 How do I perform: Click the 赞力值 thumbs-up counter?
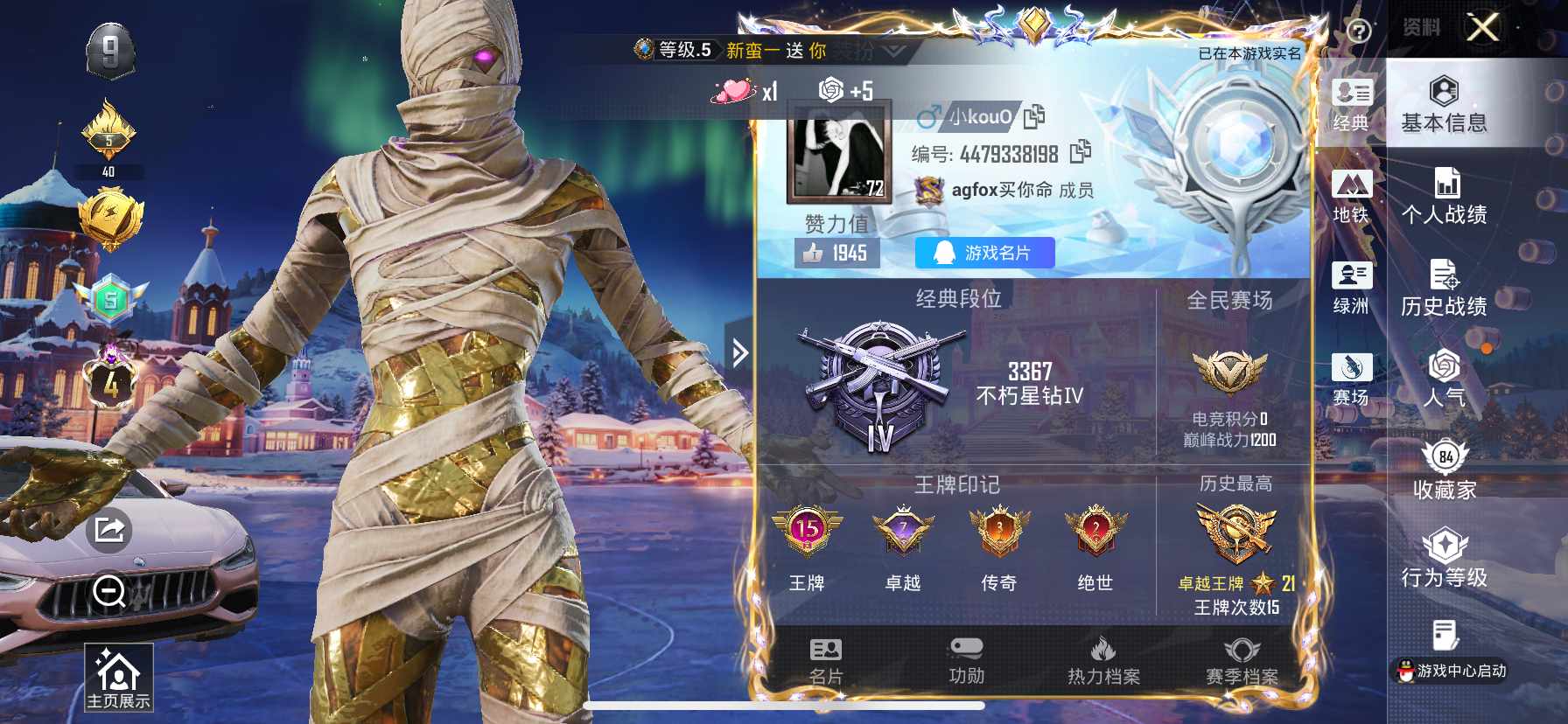tap(839, 254)
